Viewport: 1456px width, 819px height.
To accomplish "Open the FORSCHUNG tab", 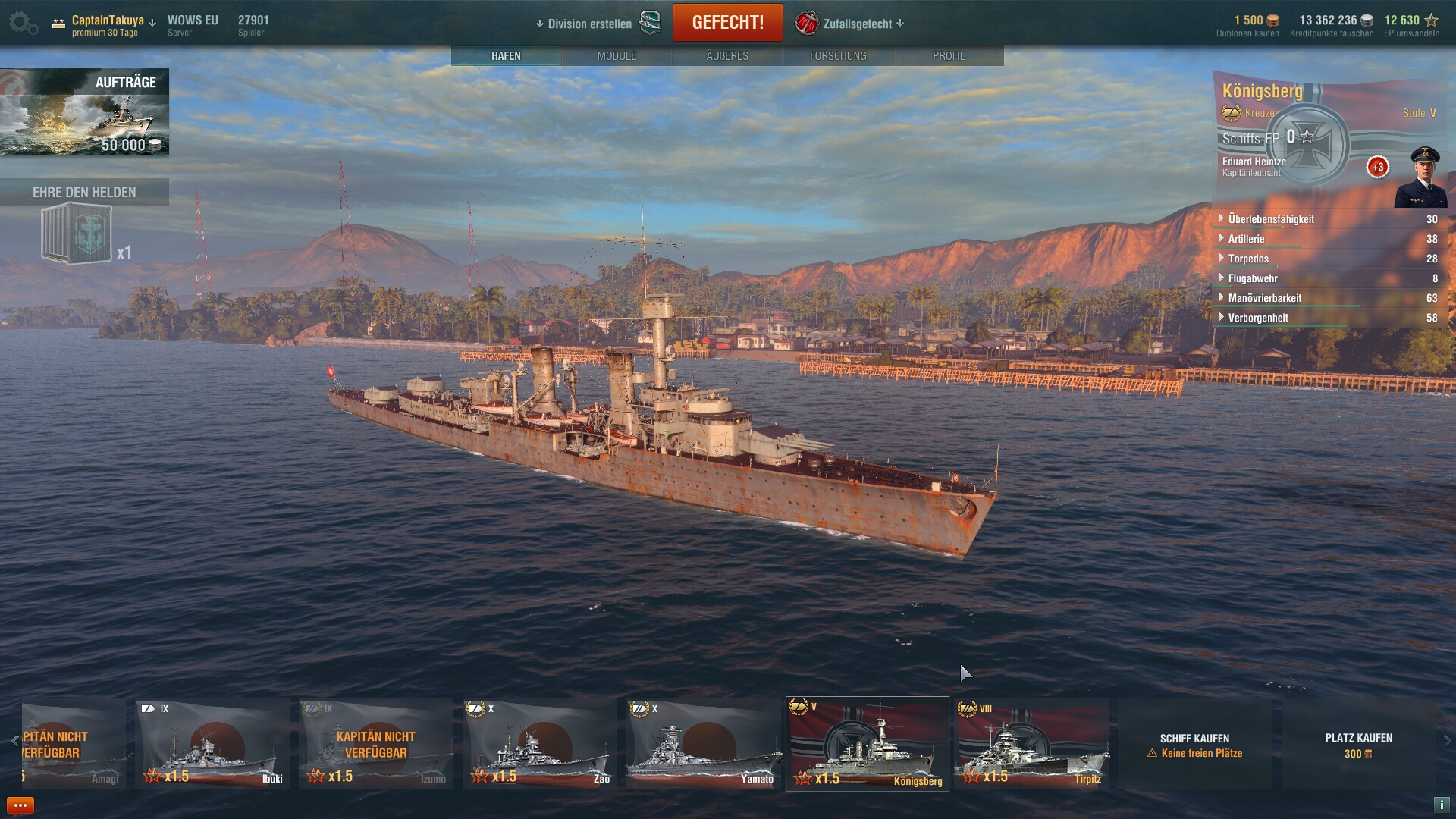I will 838,56.
